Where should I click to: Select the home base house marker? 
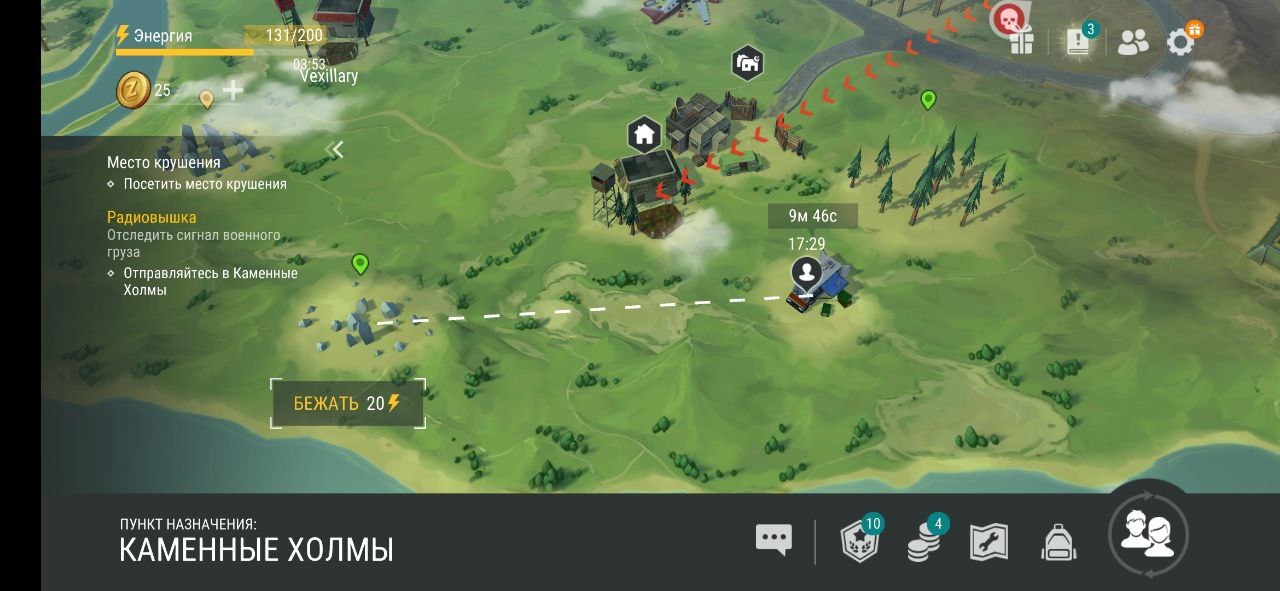[x=645, y=132]
